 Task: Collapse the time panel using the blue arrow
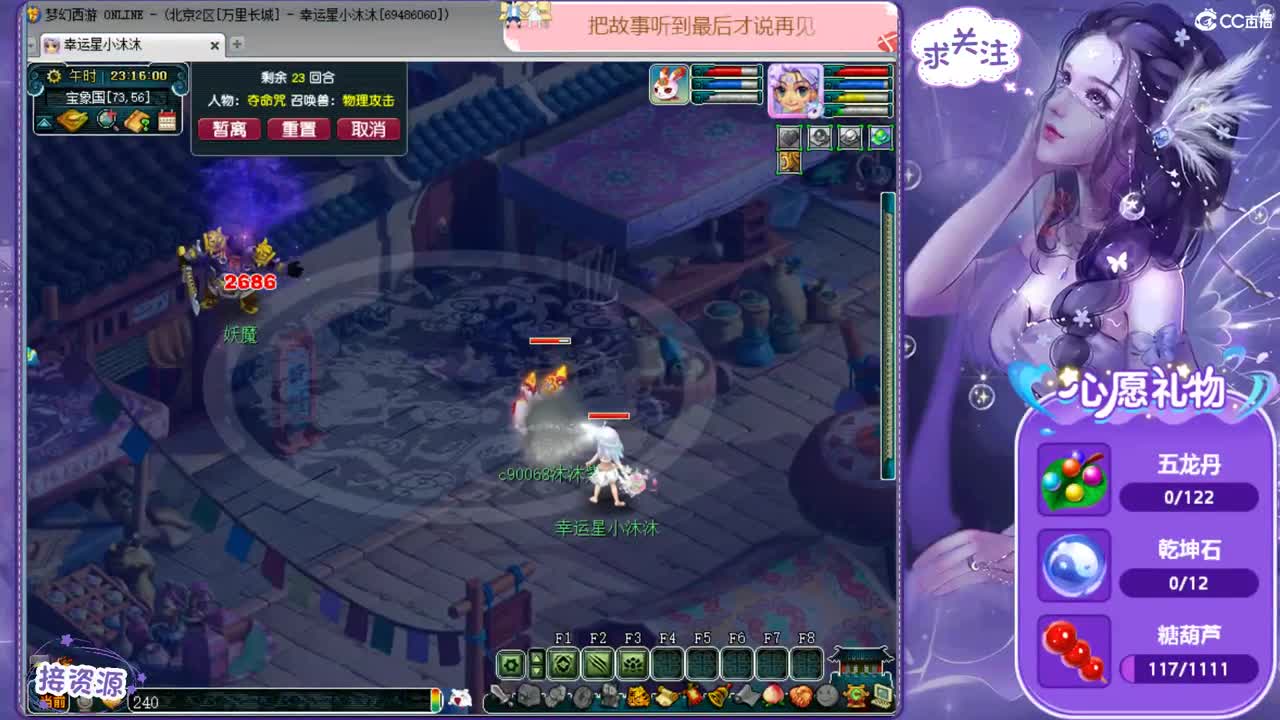tap(44, 122)
